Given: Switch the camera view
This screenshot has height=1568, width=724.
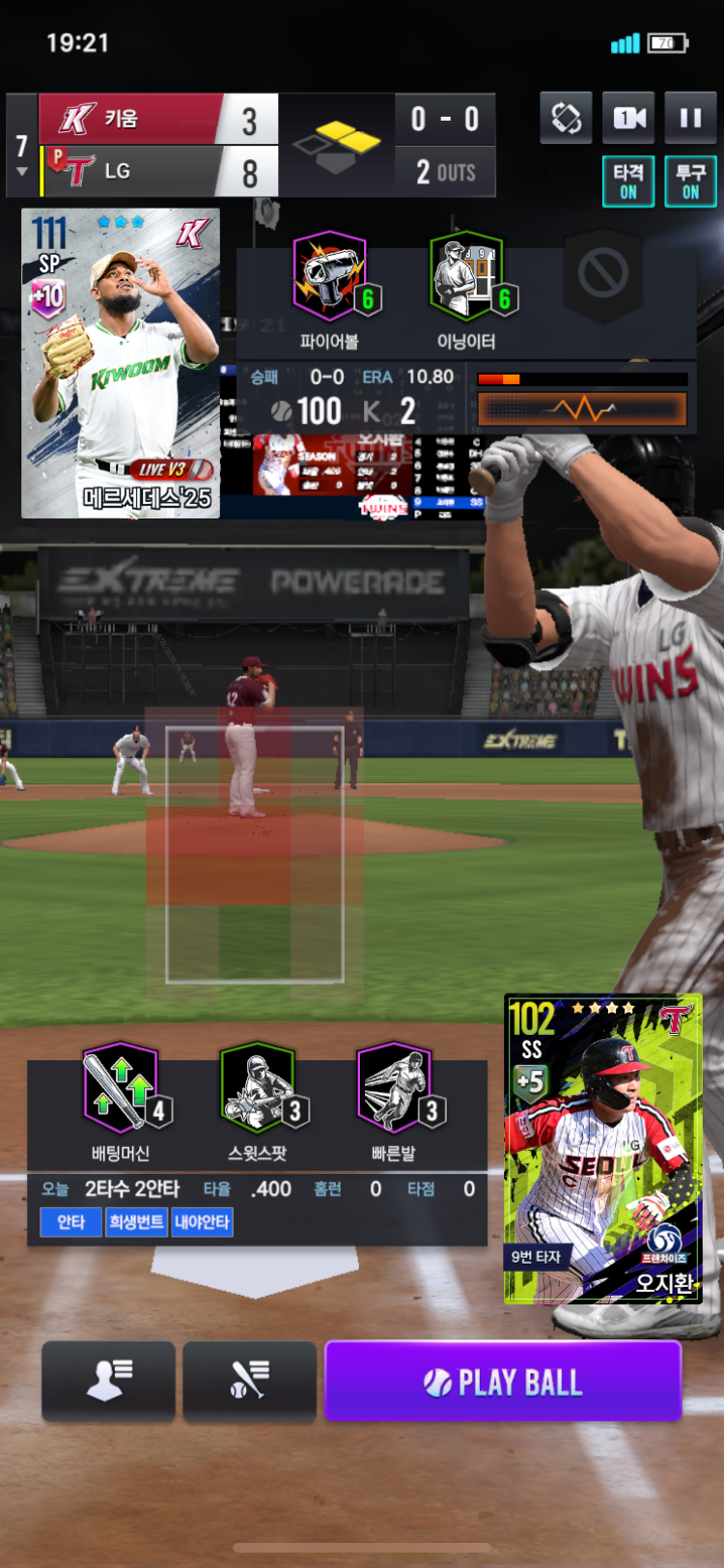Looking at the screenshot, I should (x=628, y=119).
